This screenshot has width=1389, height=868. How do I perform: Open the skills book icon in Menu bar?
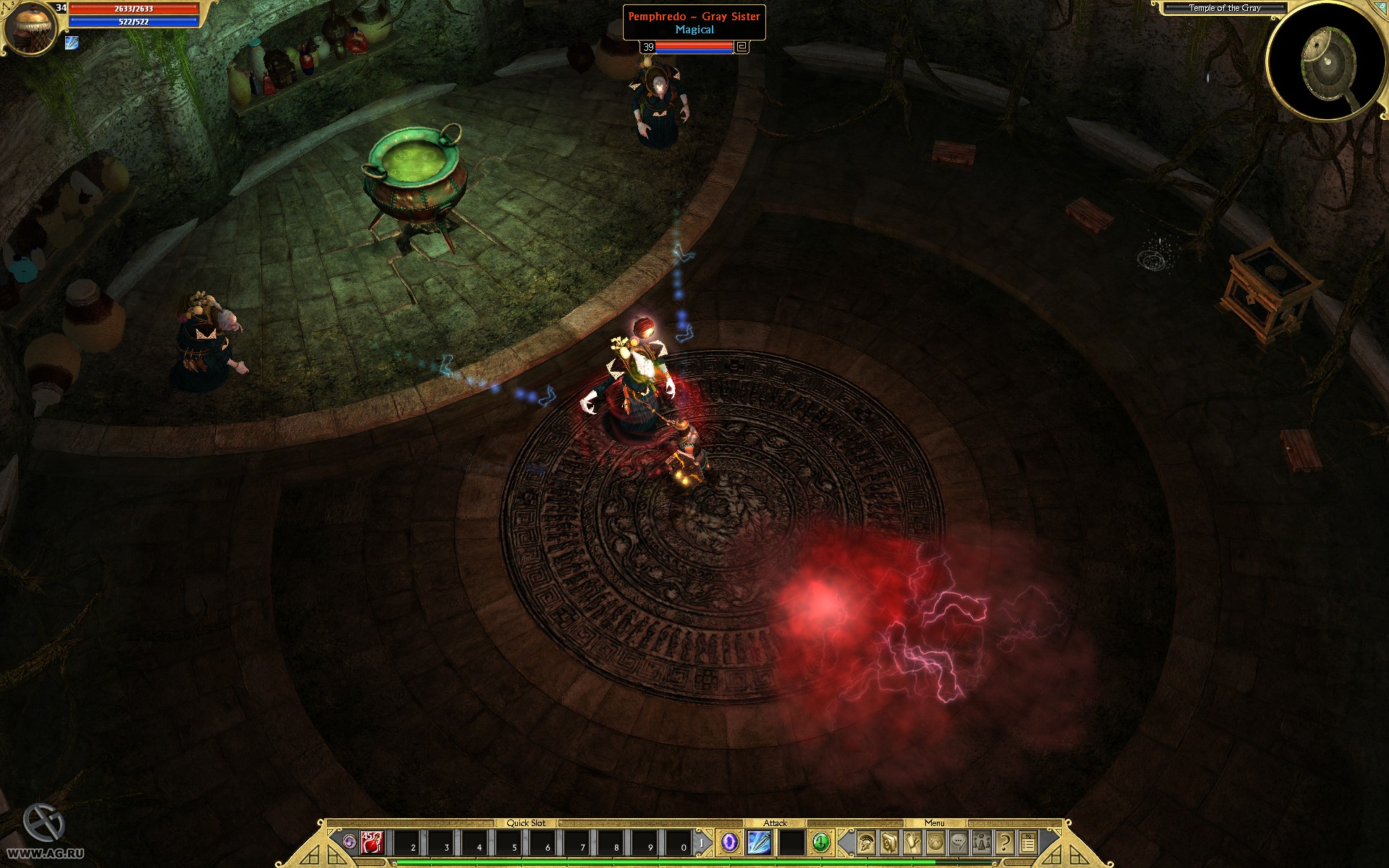click(x=888, y=842)
